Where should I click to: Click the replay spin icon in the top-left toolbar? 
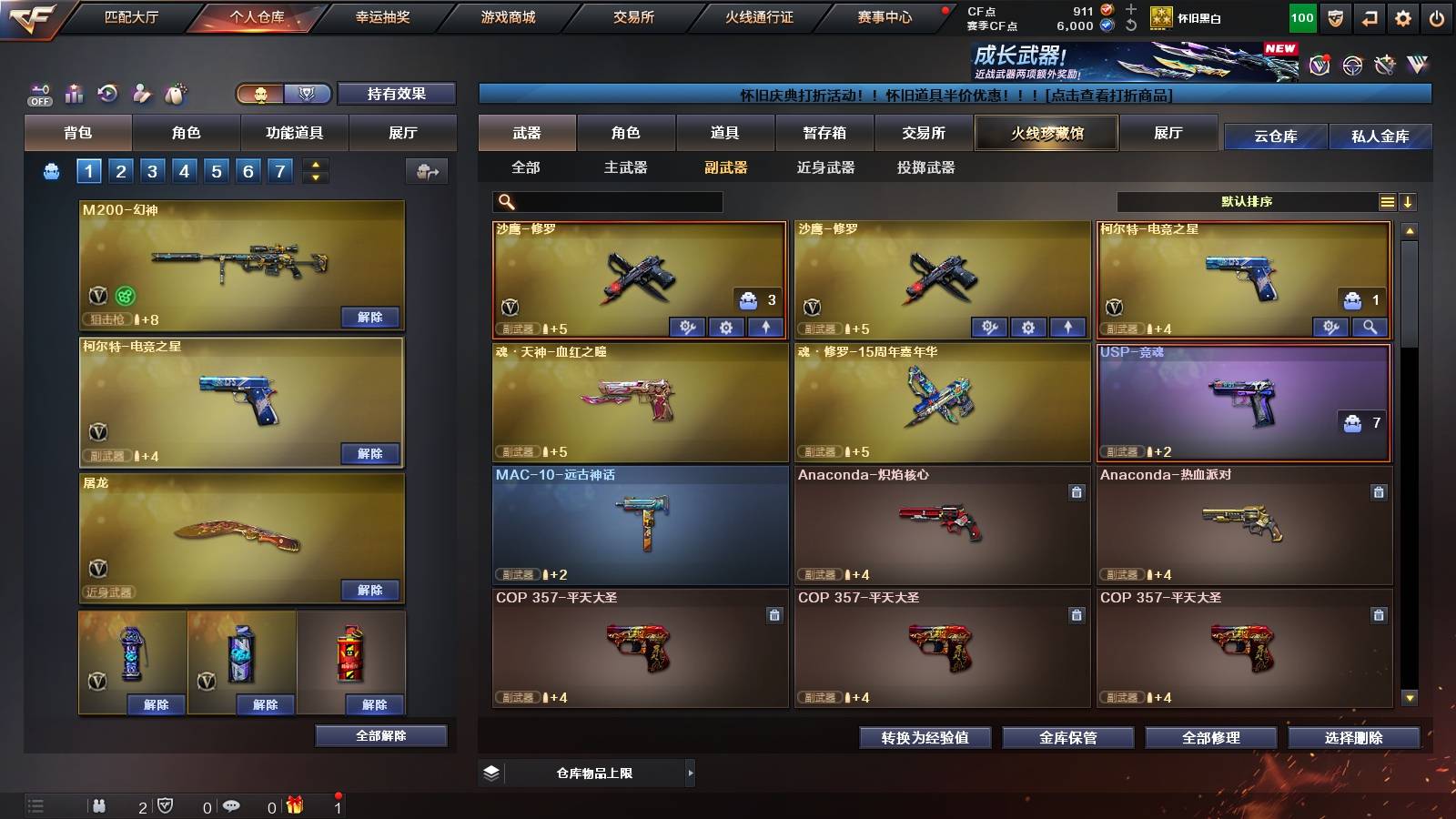tap(108, 93)
